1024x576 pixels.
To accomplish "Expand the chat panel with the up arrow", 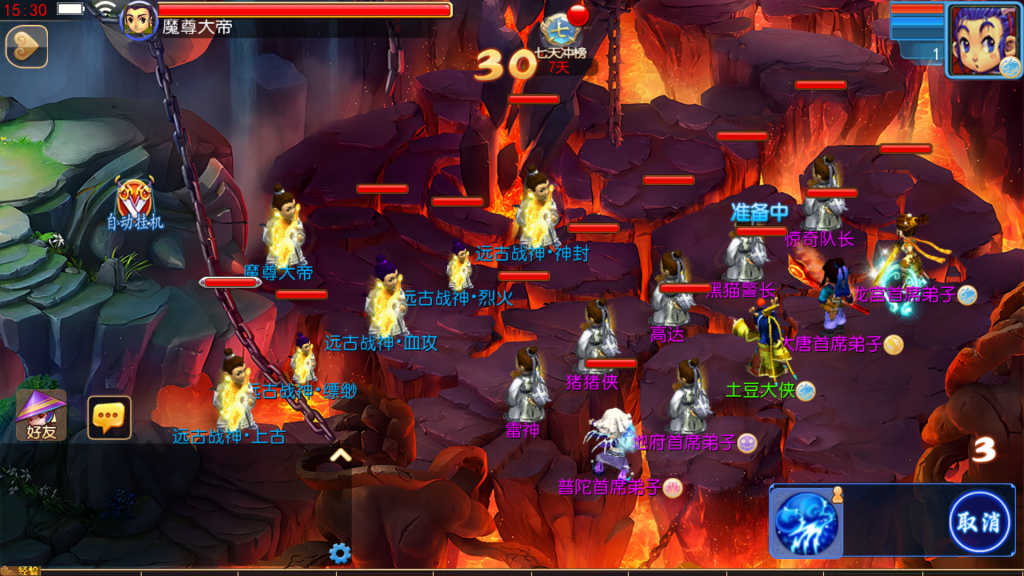I will (x=340, y=455).
